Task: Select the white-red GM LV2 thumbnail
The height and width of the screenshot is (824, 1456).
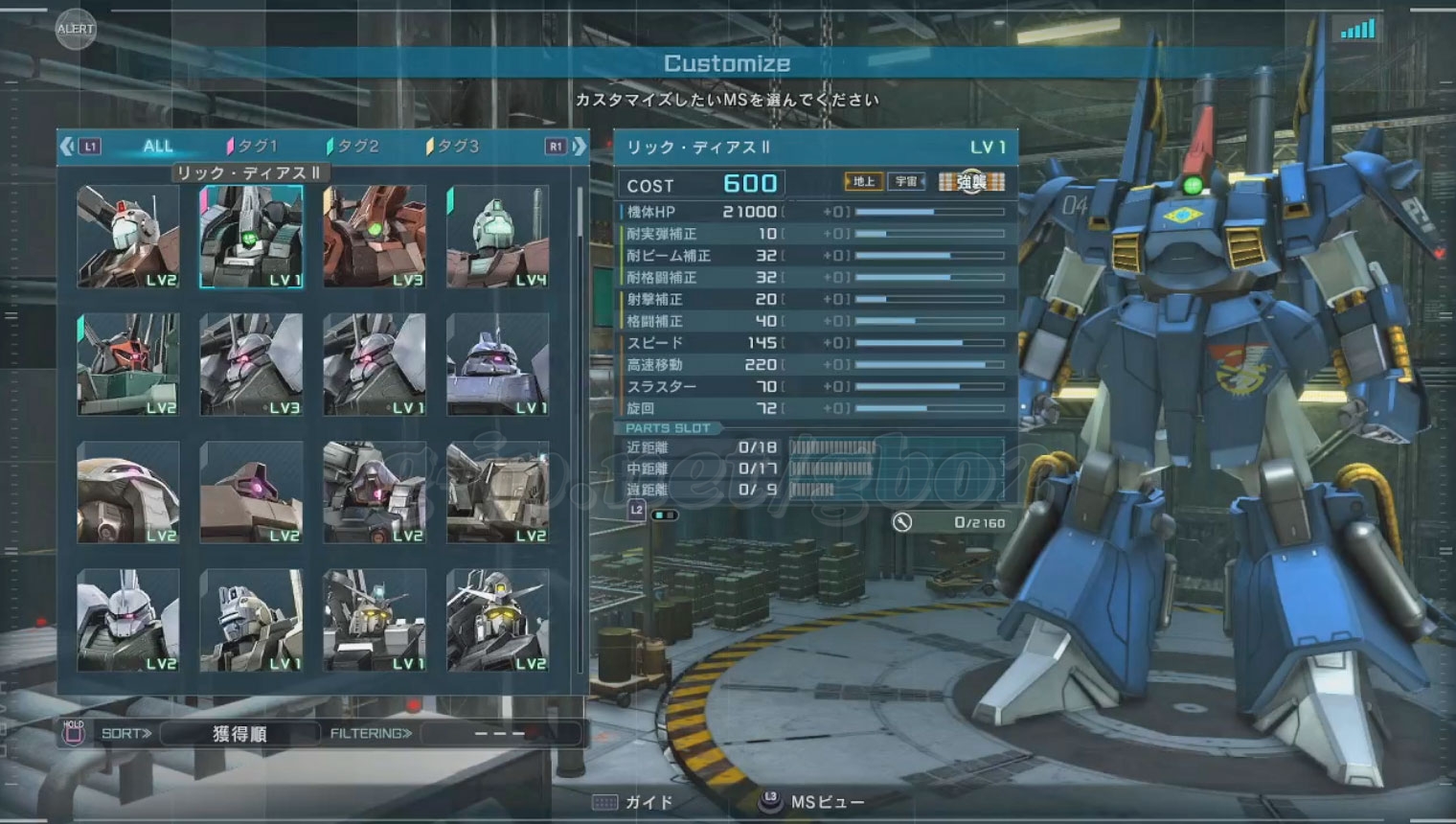Action: (x=128, y=237)
